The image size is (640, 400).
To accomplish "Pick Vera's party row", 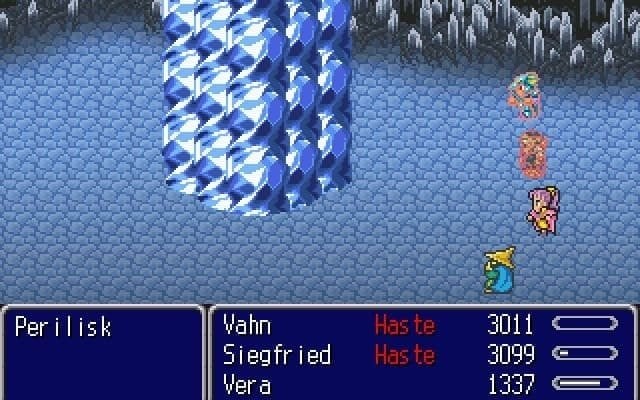I will click(247, 385).
